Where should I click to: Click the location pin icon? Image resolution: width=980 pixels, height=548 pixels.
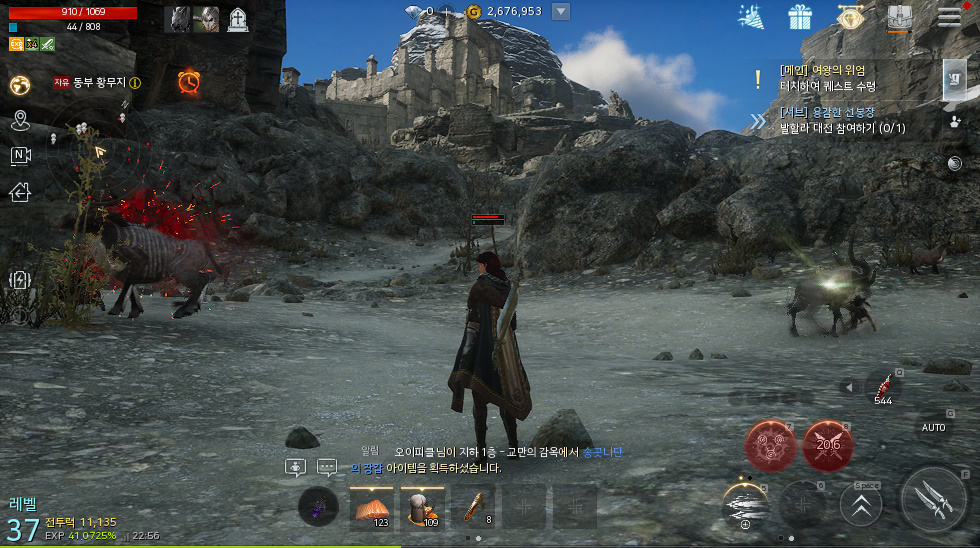click(x=20, y=122)
